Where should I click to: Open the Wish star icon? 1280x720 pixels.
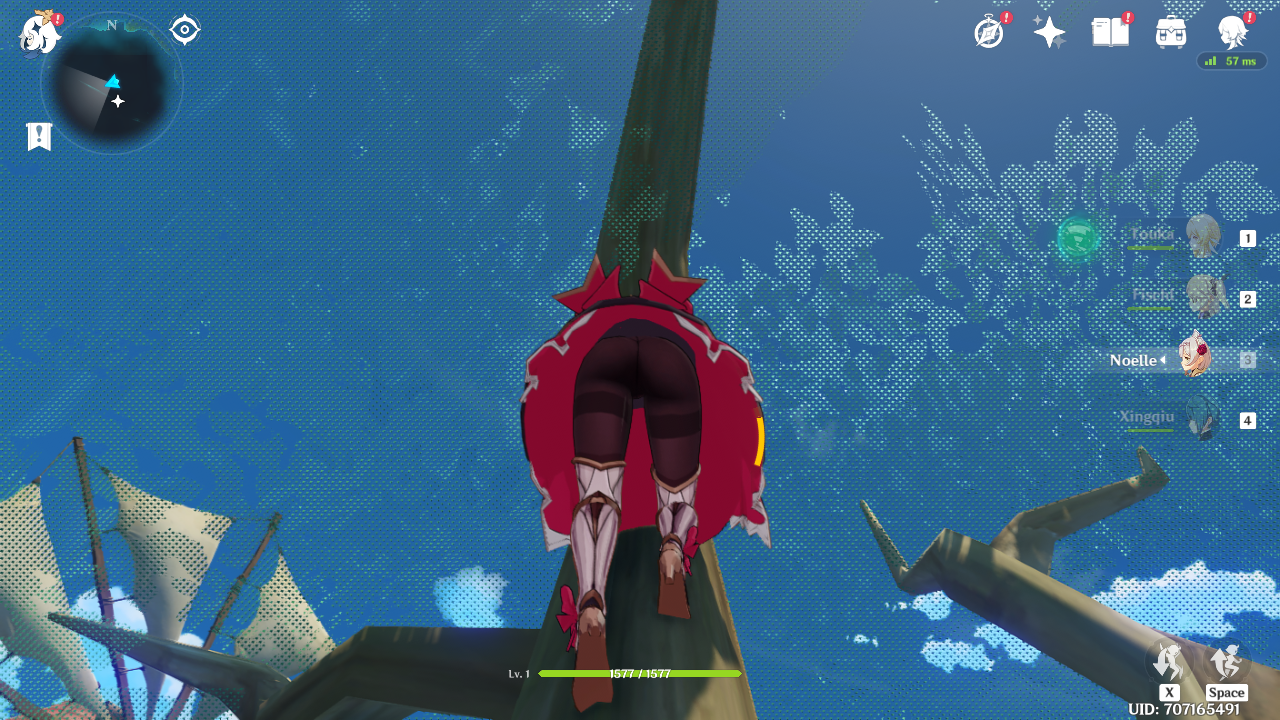1049,33
